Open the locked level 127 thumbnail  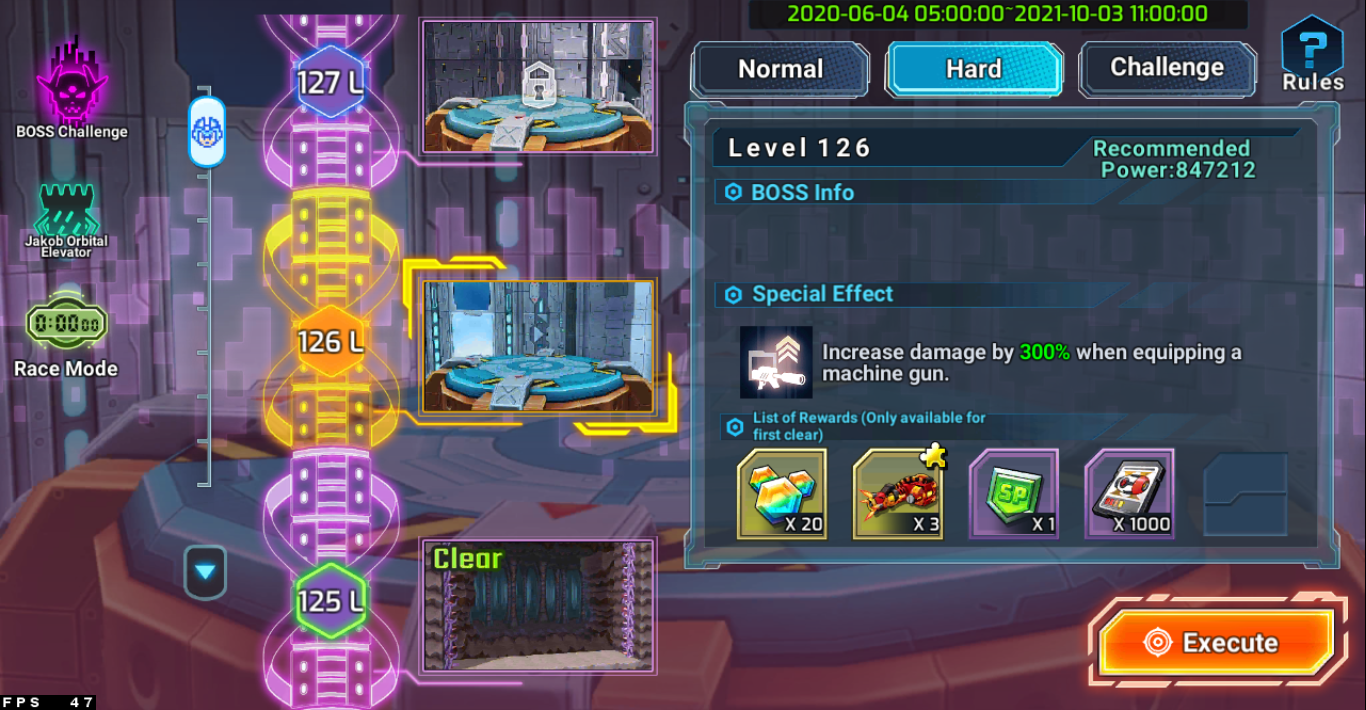point(538,86)
